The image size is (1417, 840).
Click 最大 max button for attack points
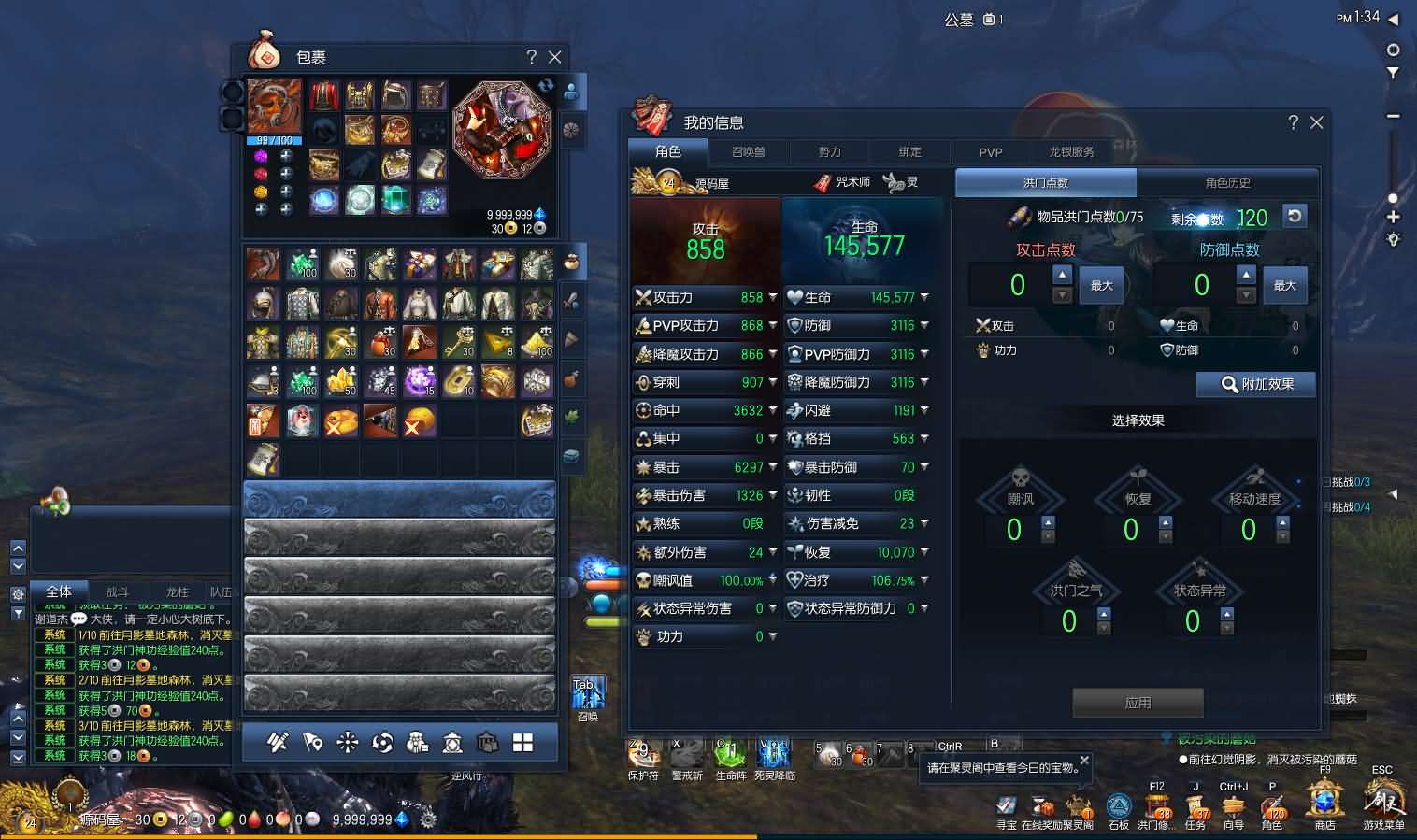pos(1101,285)
